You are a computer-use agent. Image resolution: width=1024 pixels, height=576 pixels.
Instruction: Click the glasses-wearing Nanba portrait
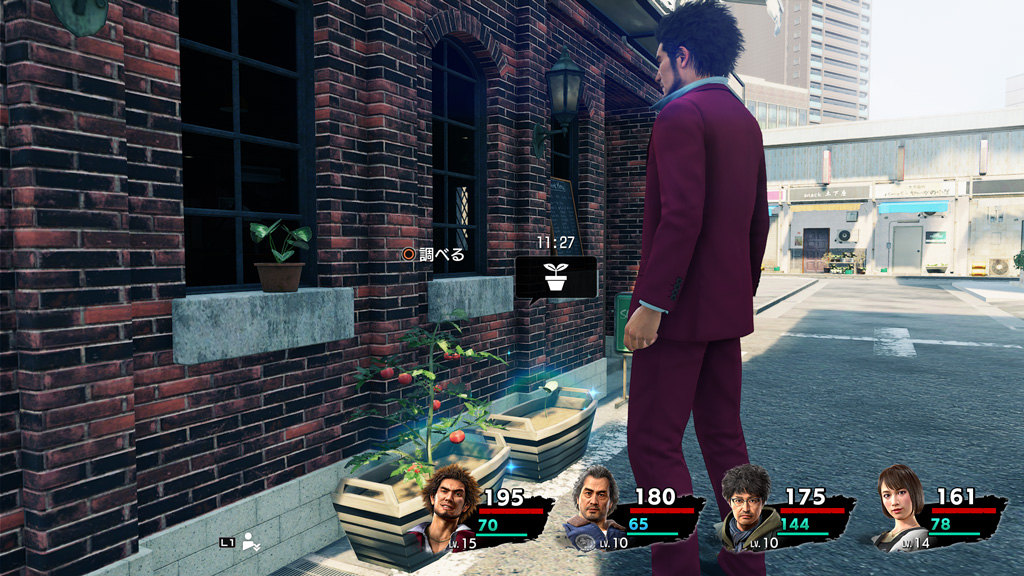[747, 506]
